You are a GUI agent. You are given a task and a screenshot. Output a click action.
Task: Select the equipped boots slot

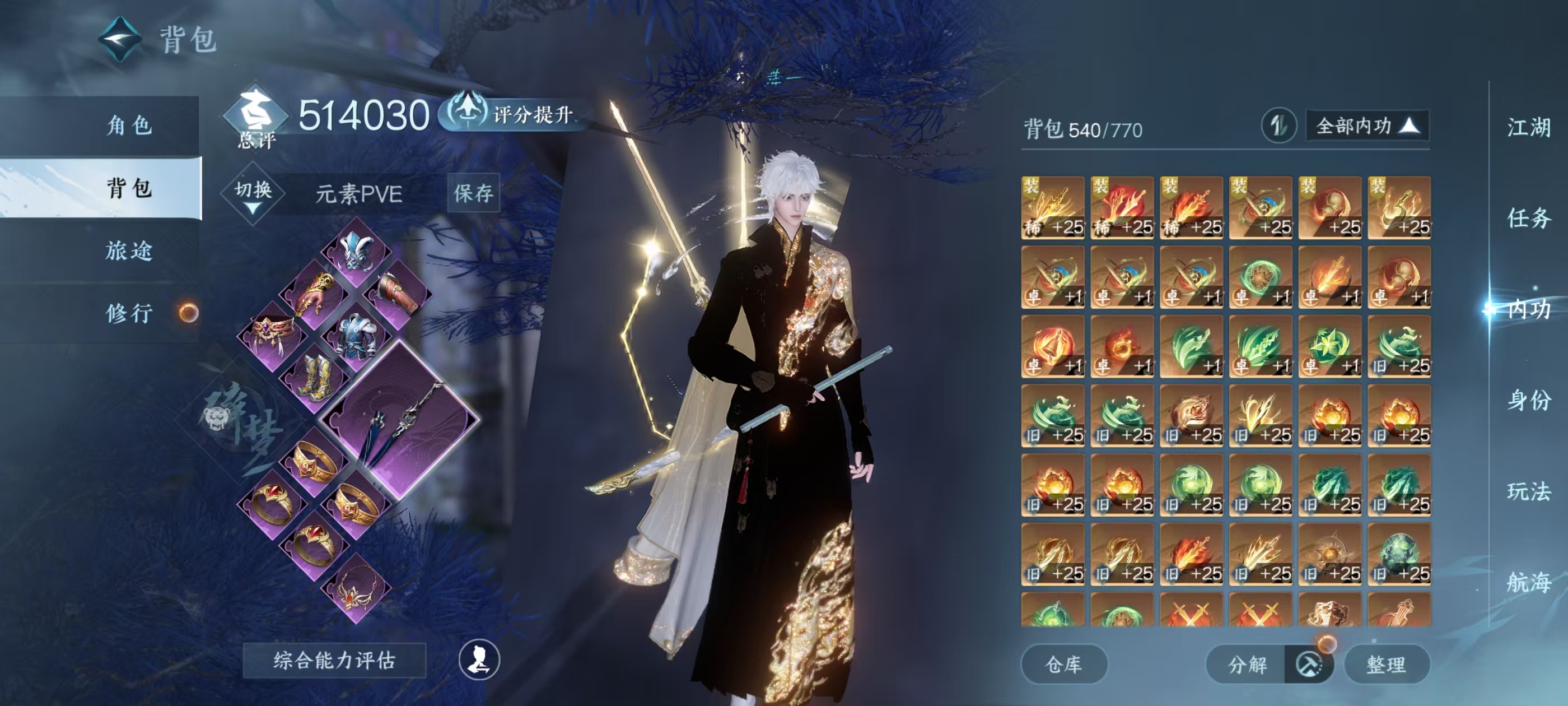(315, 379)
